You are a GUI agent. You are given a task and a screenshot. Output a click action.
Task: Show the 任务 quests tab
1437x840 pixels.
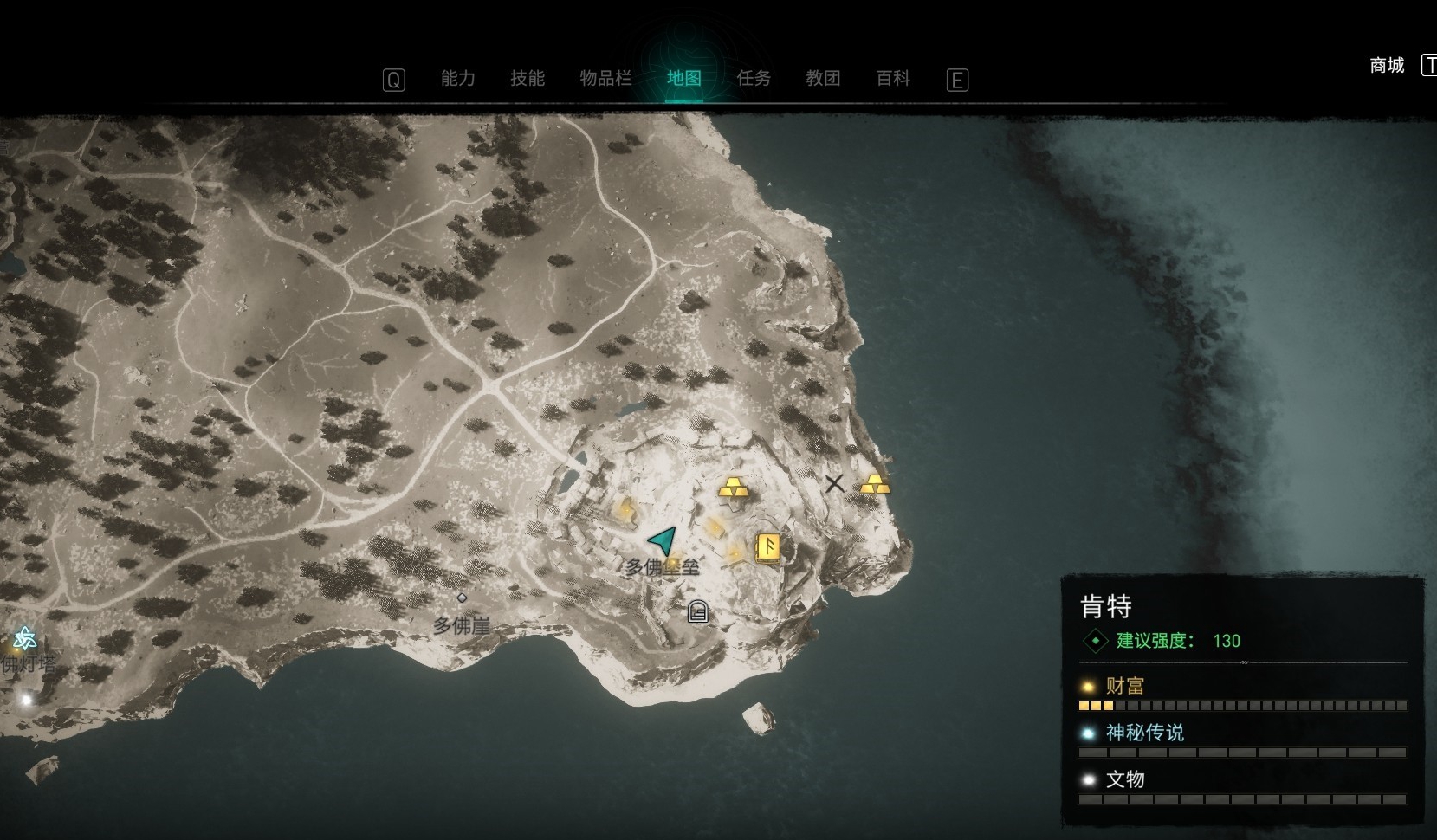pos(753,79)
